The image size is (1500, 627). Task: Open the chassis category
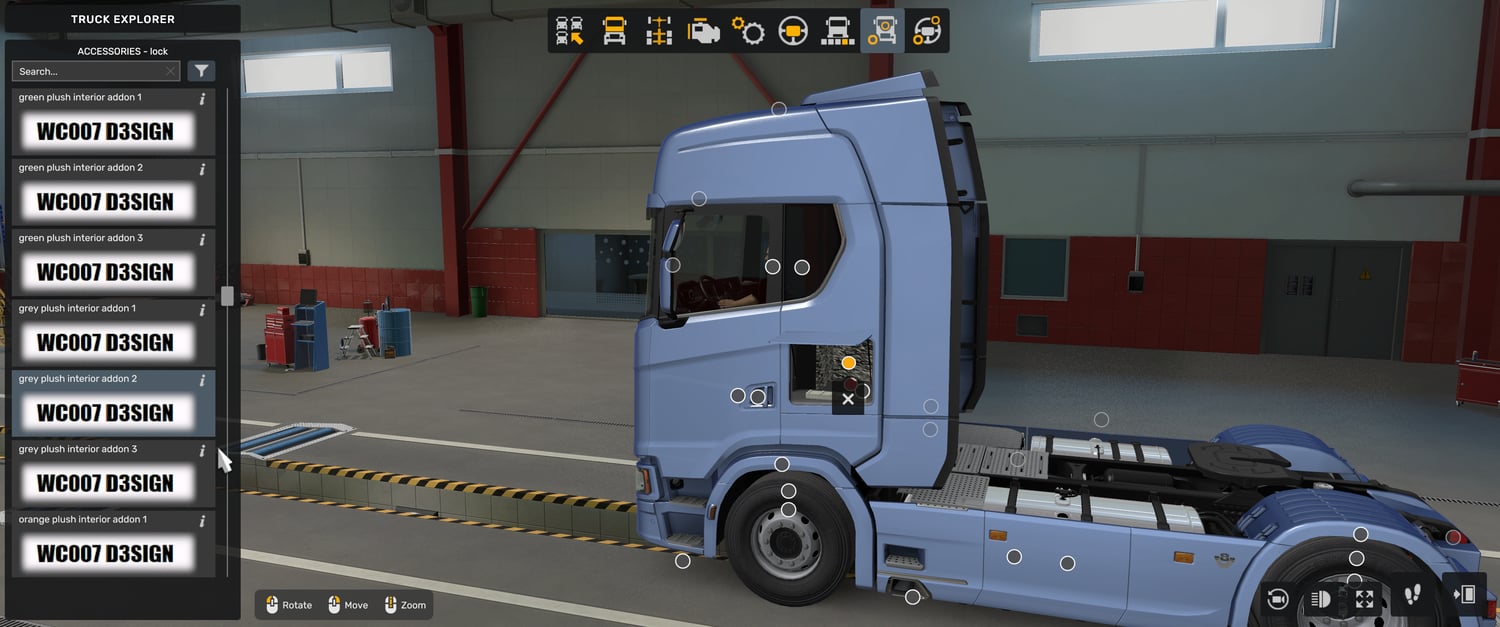point(658,31)
